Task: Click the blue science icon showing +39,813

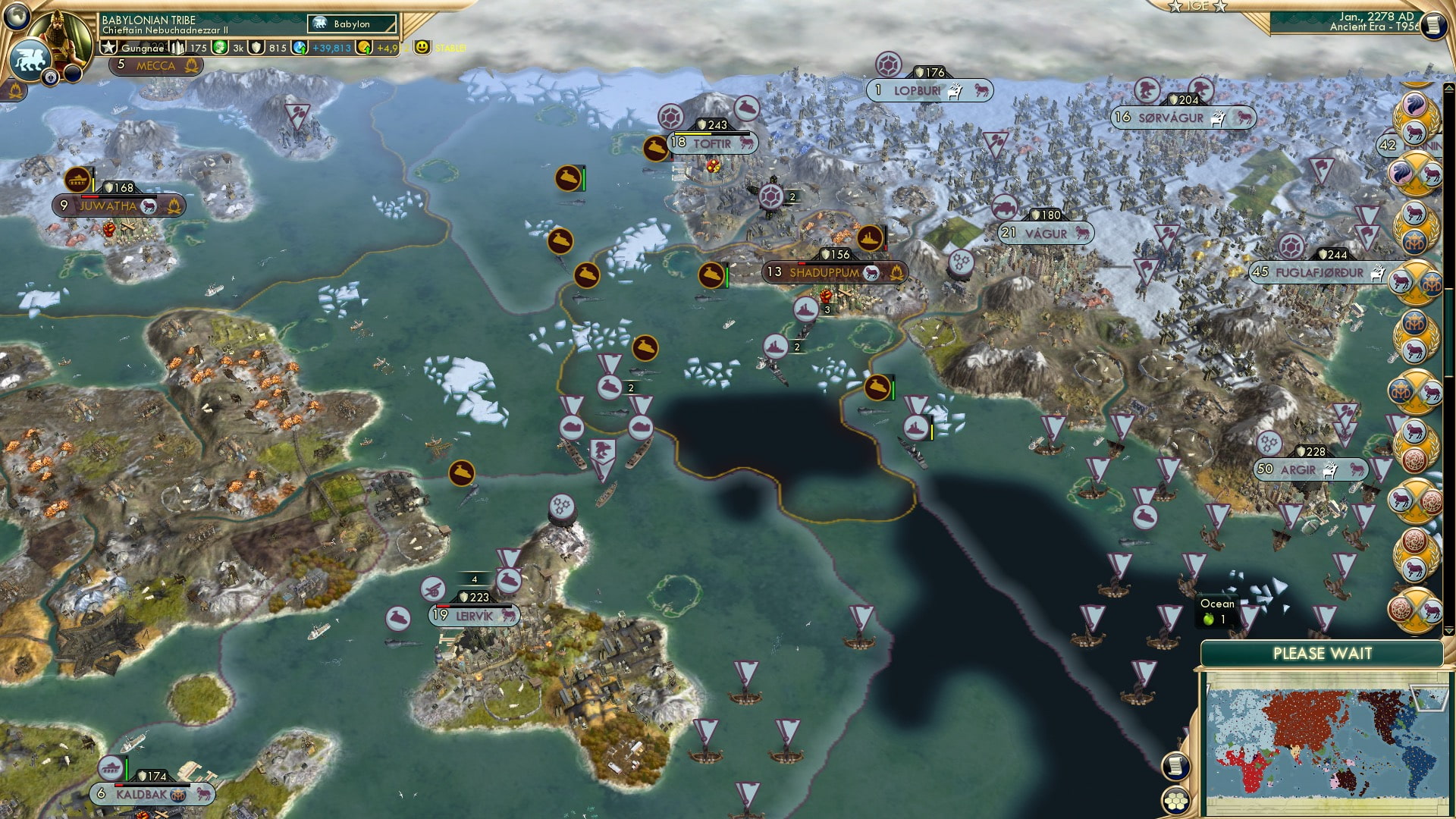Action: [x=298, y=47]
